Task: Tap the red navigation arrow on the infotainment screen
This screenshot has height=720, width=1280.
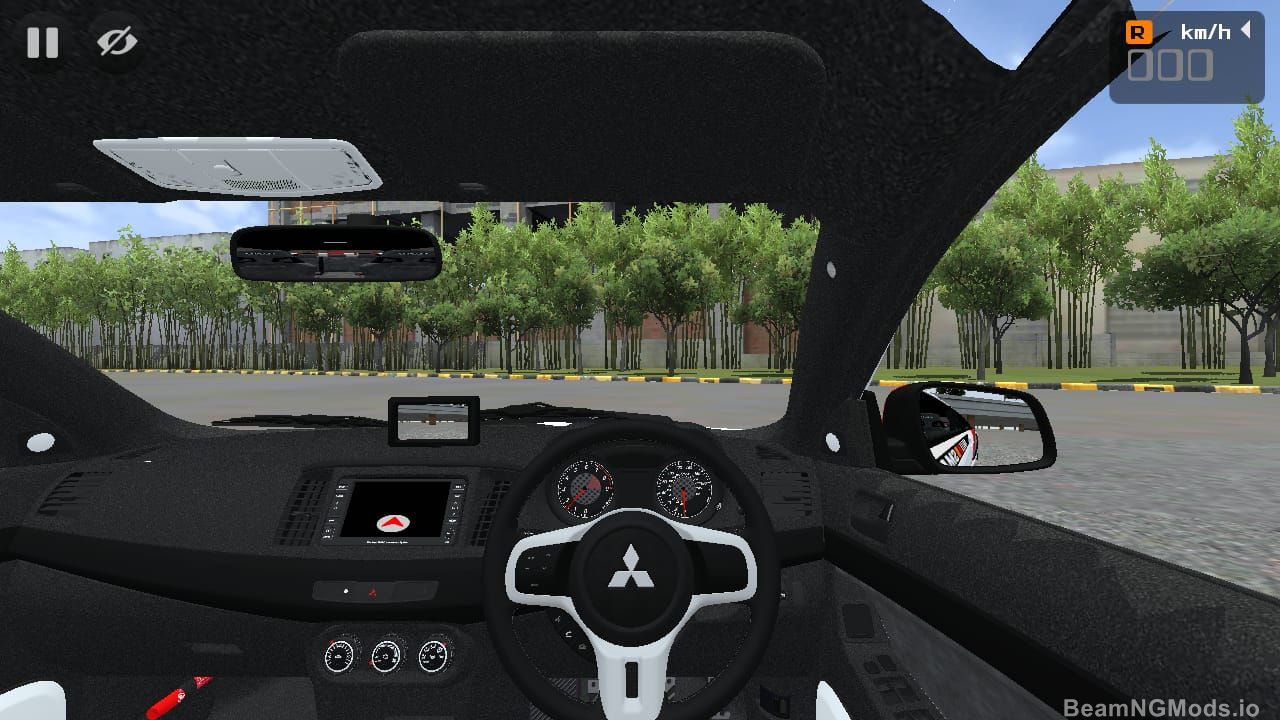Action: 393,522
